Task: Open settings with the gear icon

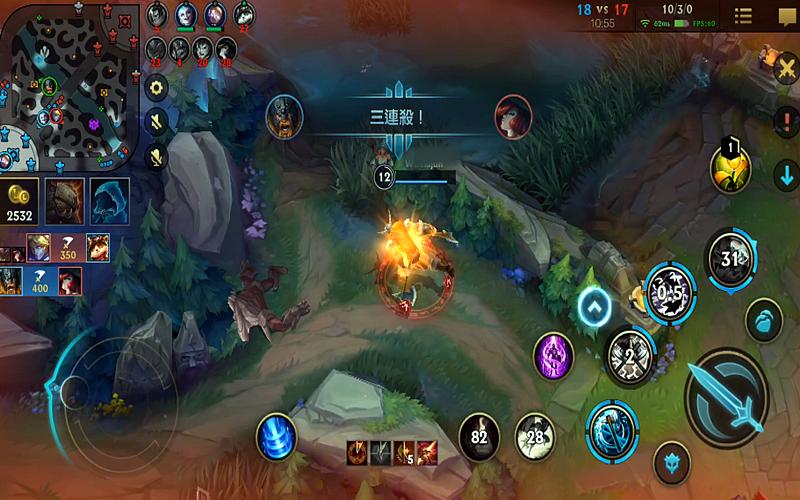Action: coord(156,88)
